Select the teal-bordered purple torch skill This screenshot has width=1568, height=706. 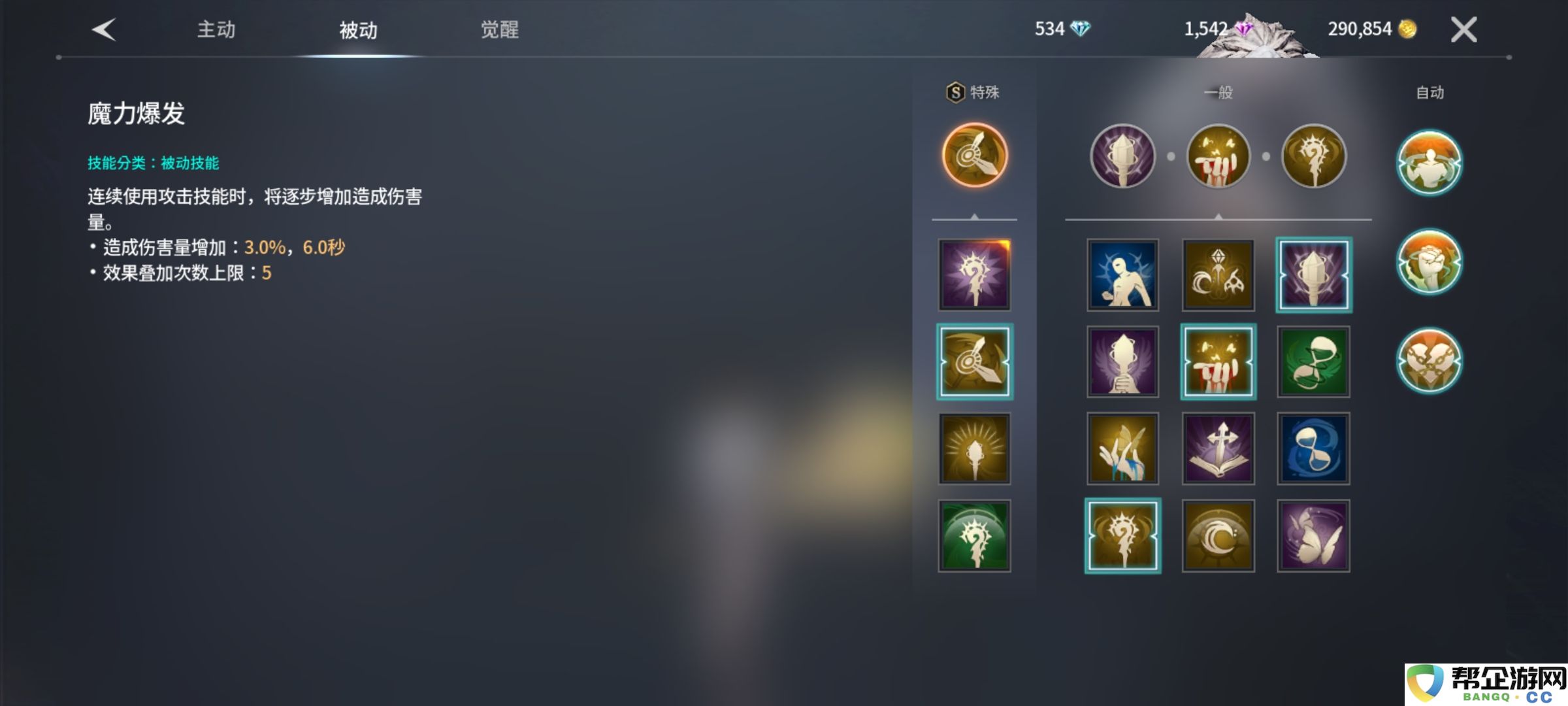(1313, 275)
